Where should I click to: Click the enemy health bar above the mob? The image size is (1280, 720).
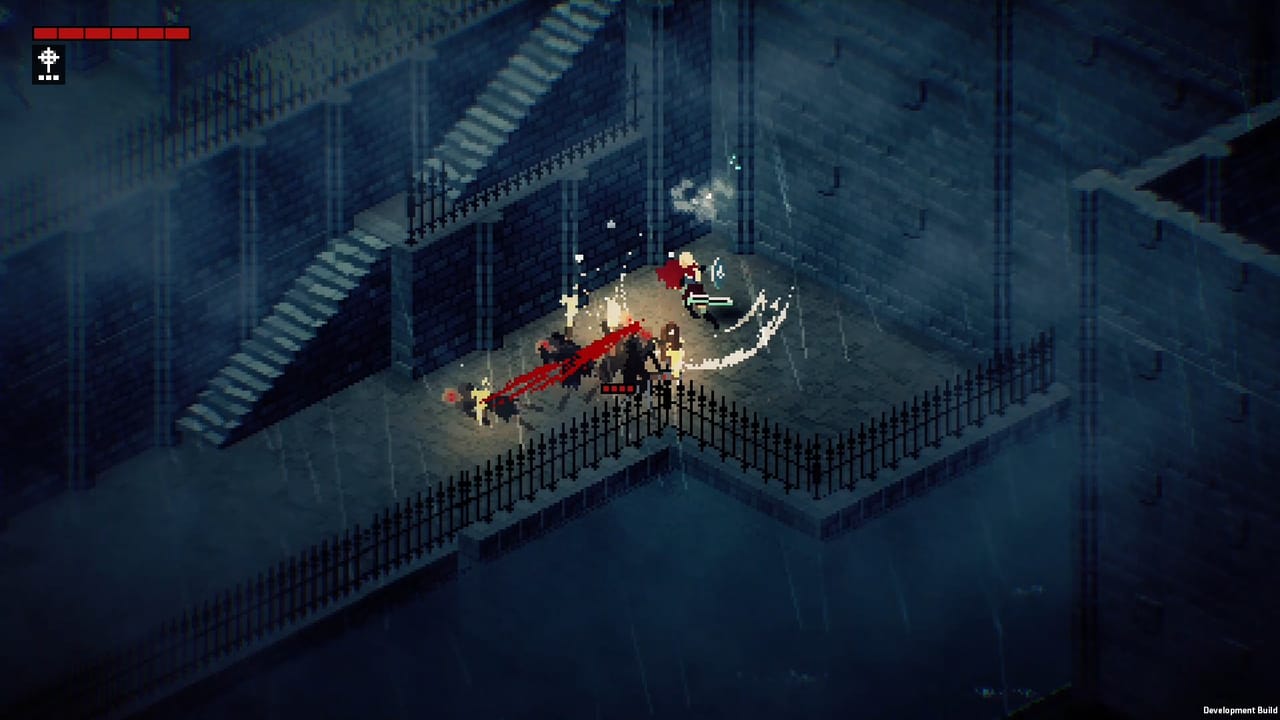pos(617,388)
